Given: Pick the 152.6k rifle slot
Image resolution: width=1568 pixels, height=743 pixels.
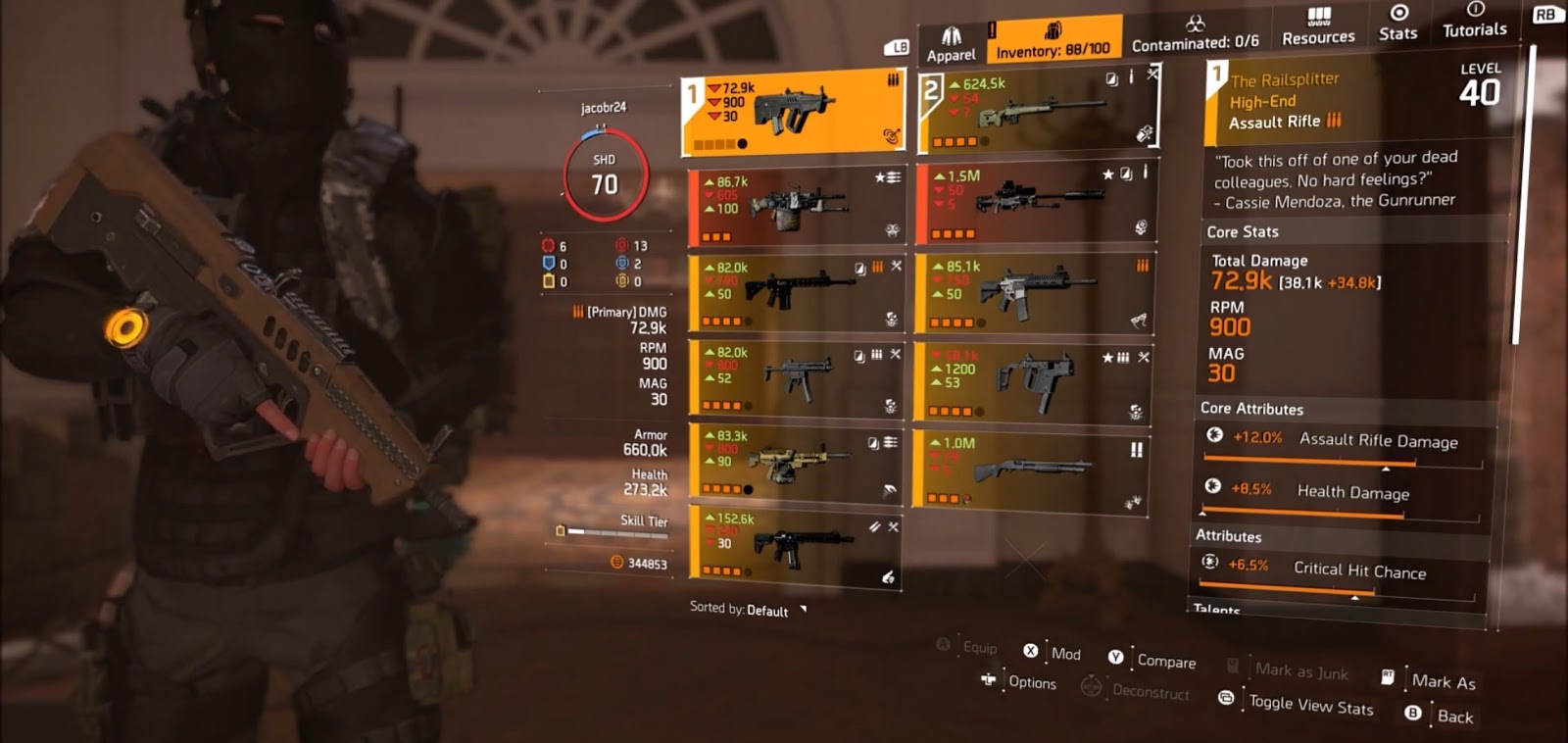Looking at the screenshot, I should click(795, 546).
